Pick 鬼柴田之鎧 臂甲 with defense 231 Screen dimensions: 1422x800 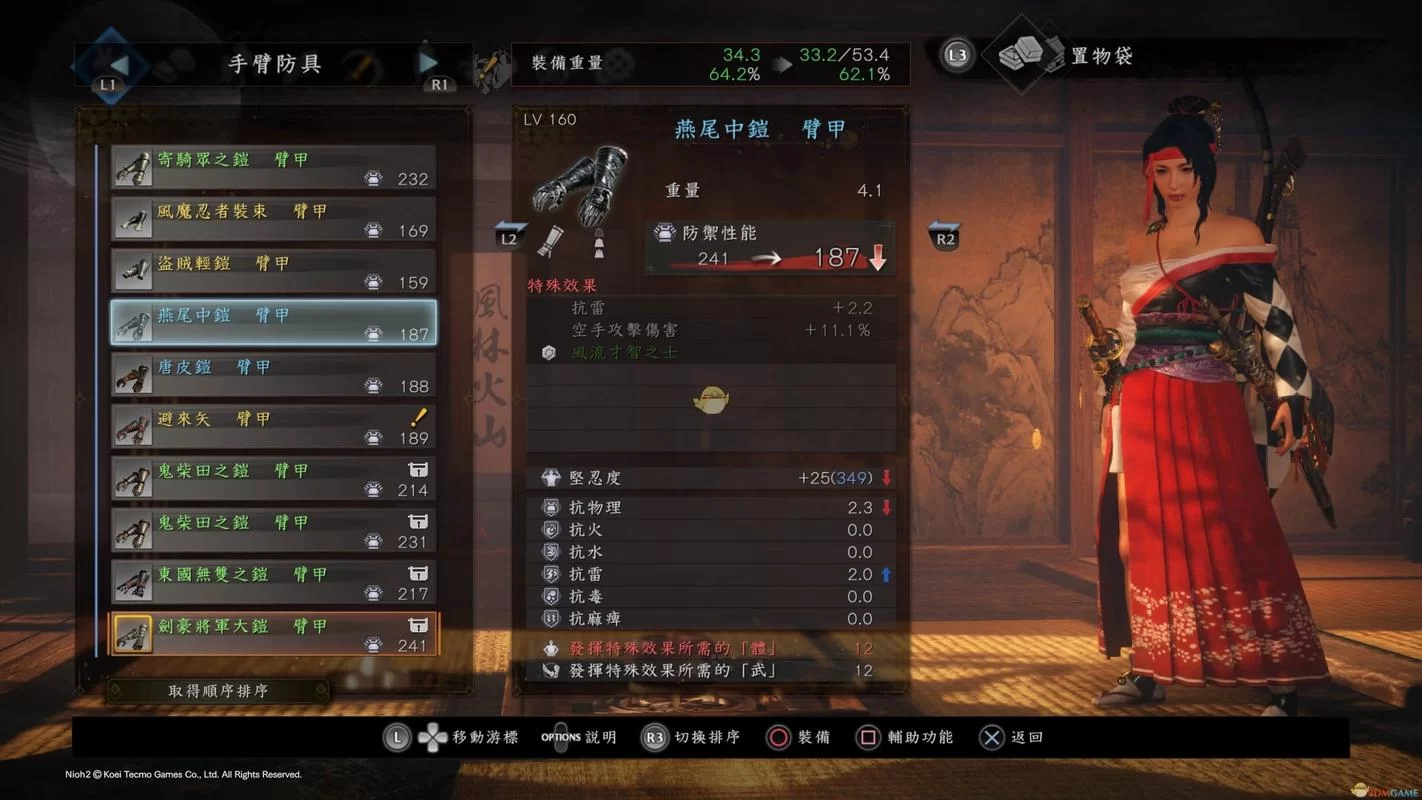pos(273,531)
